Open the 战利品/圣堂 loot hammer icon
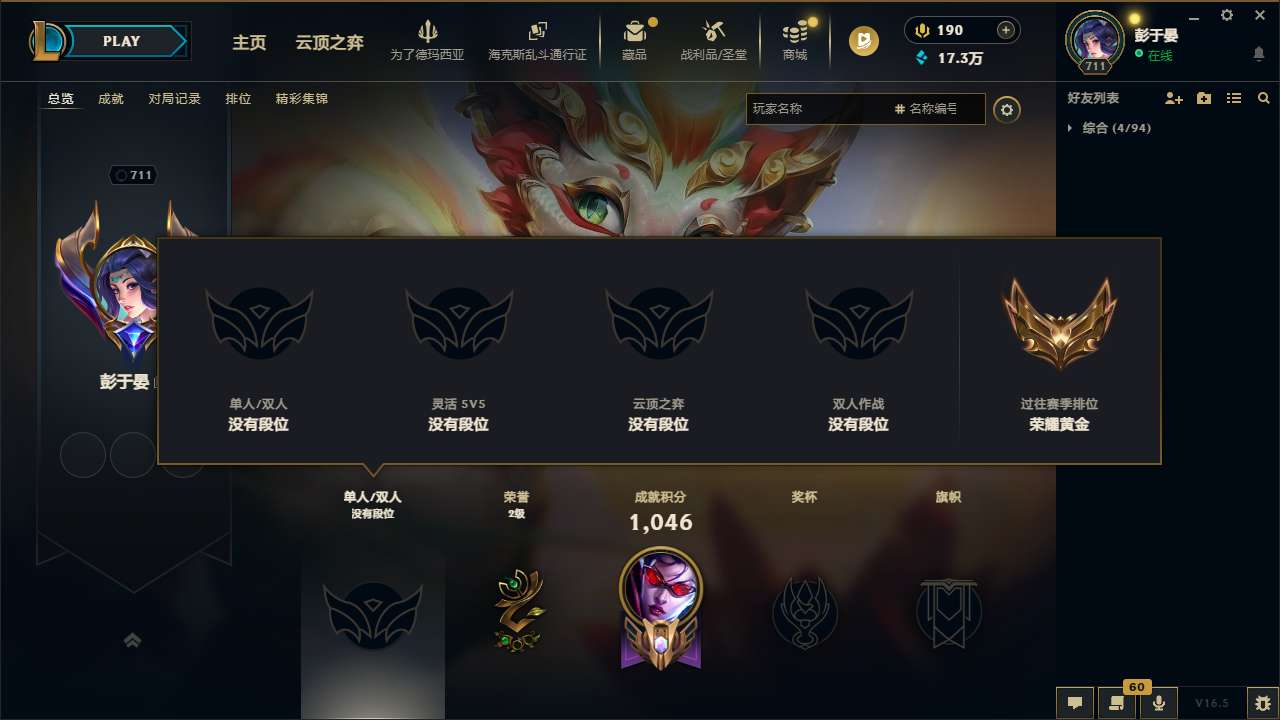Image resolution: width=1280 pixels, height=720 pixels. coord(713,38)
